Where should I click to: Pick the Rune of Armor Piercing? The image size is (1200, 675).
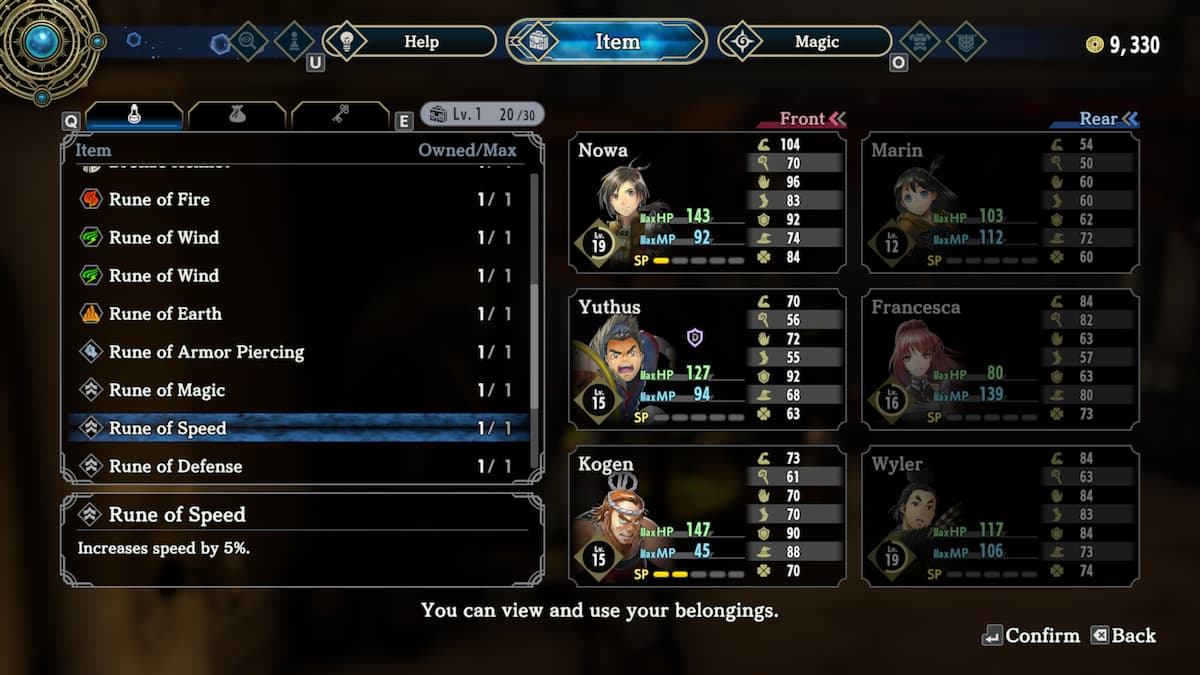click(296, 352)
